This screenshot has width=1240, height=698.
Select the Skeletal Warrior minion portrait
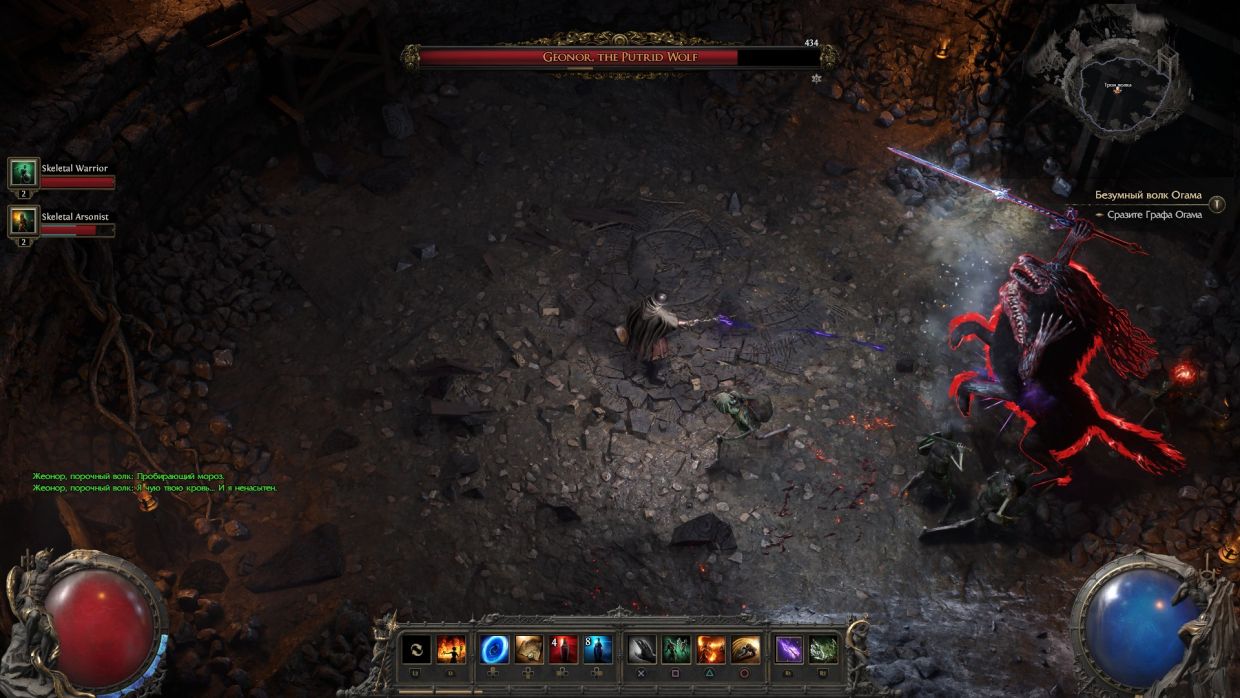(x=23, y=172)
